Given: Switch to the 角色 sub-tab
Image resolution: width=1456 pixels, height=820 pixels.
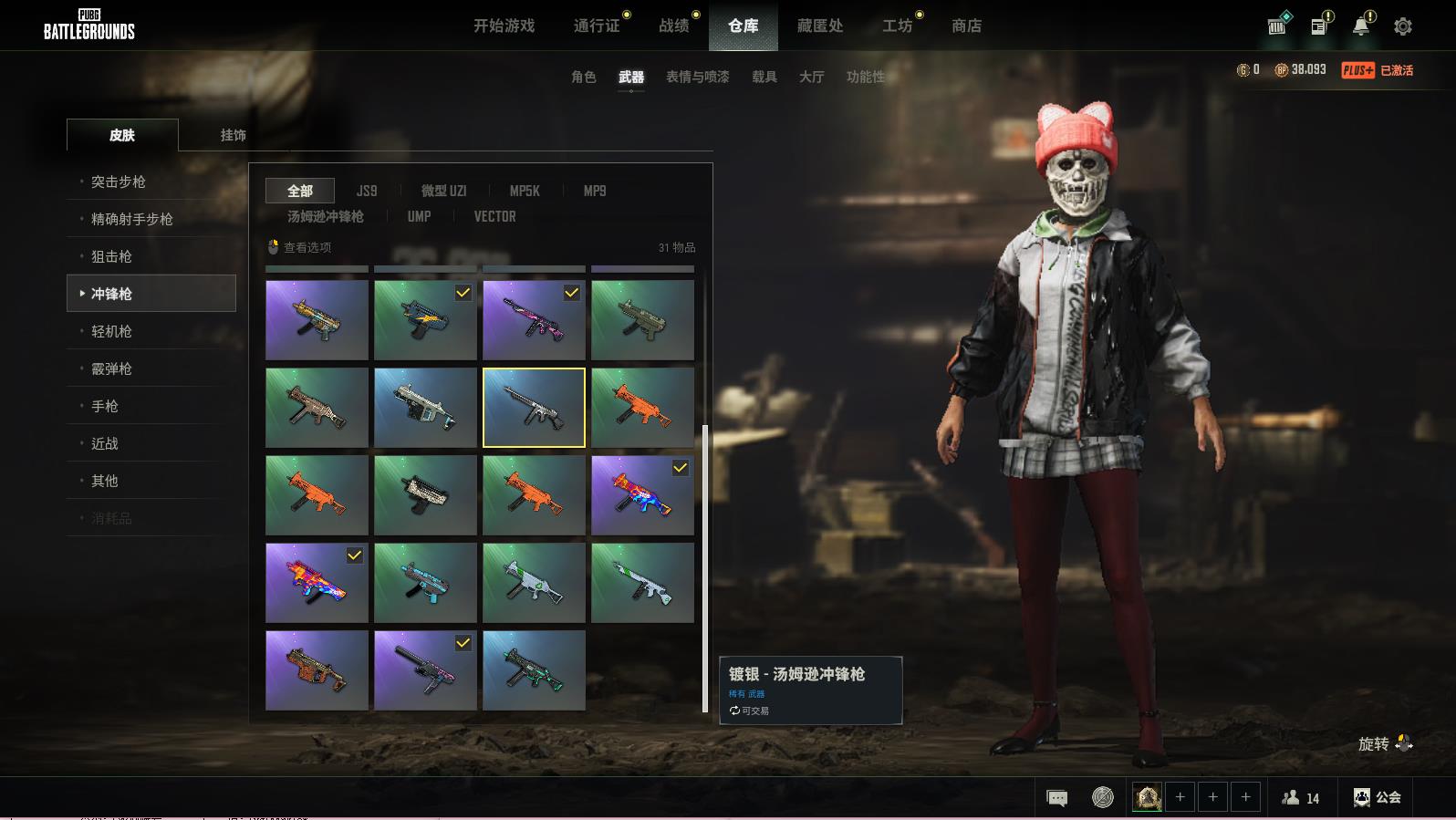Looking at the screenshot, I should pyautogui.click(x=584, y=77).
